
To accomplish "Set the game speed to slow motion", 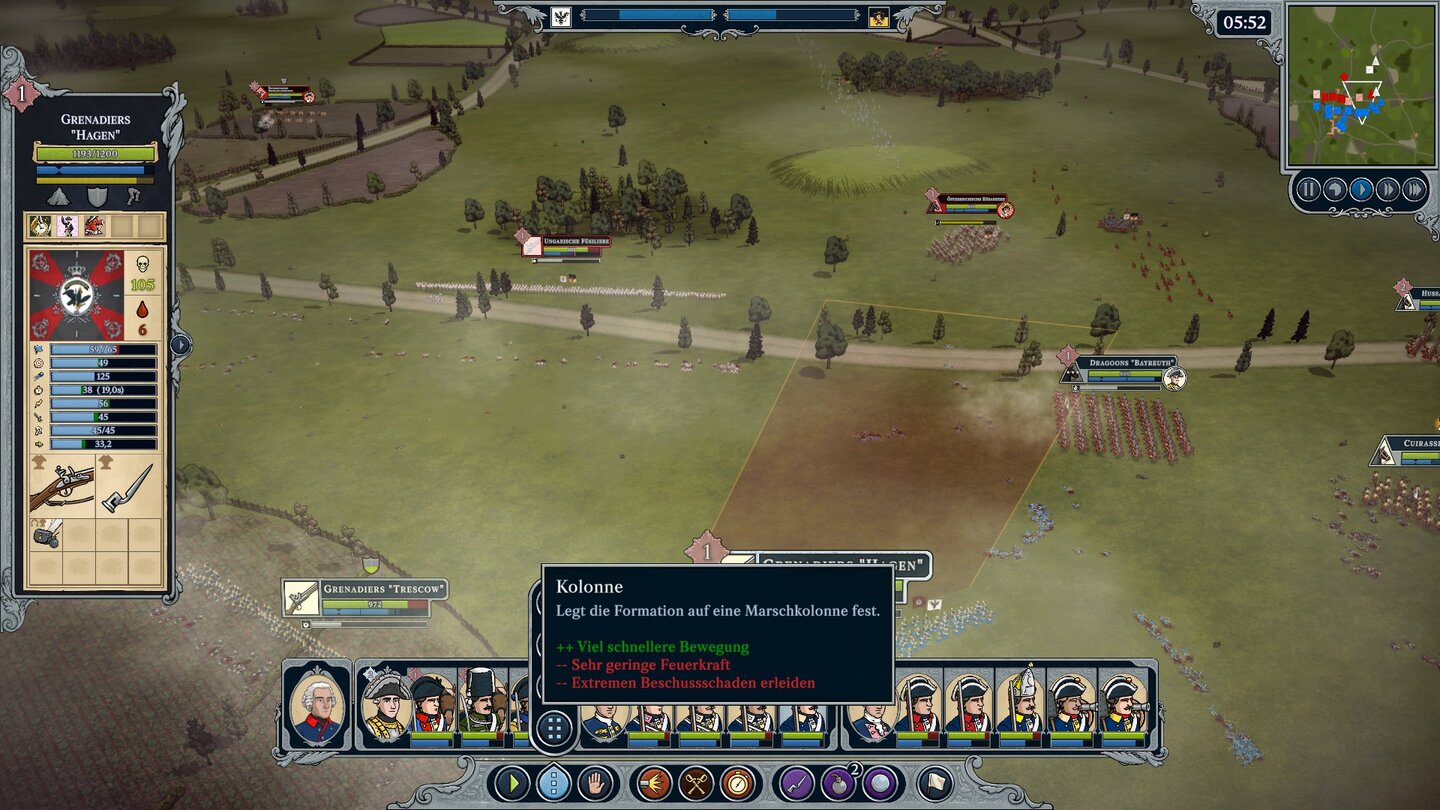I will 1334,189.
